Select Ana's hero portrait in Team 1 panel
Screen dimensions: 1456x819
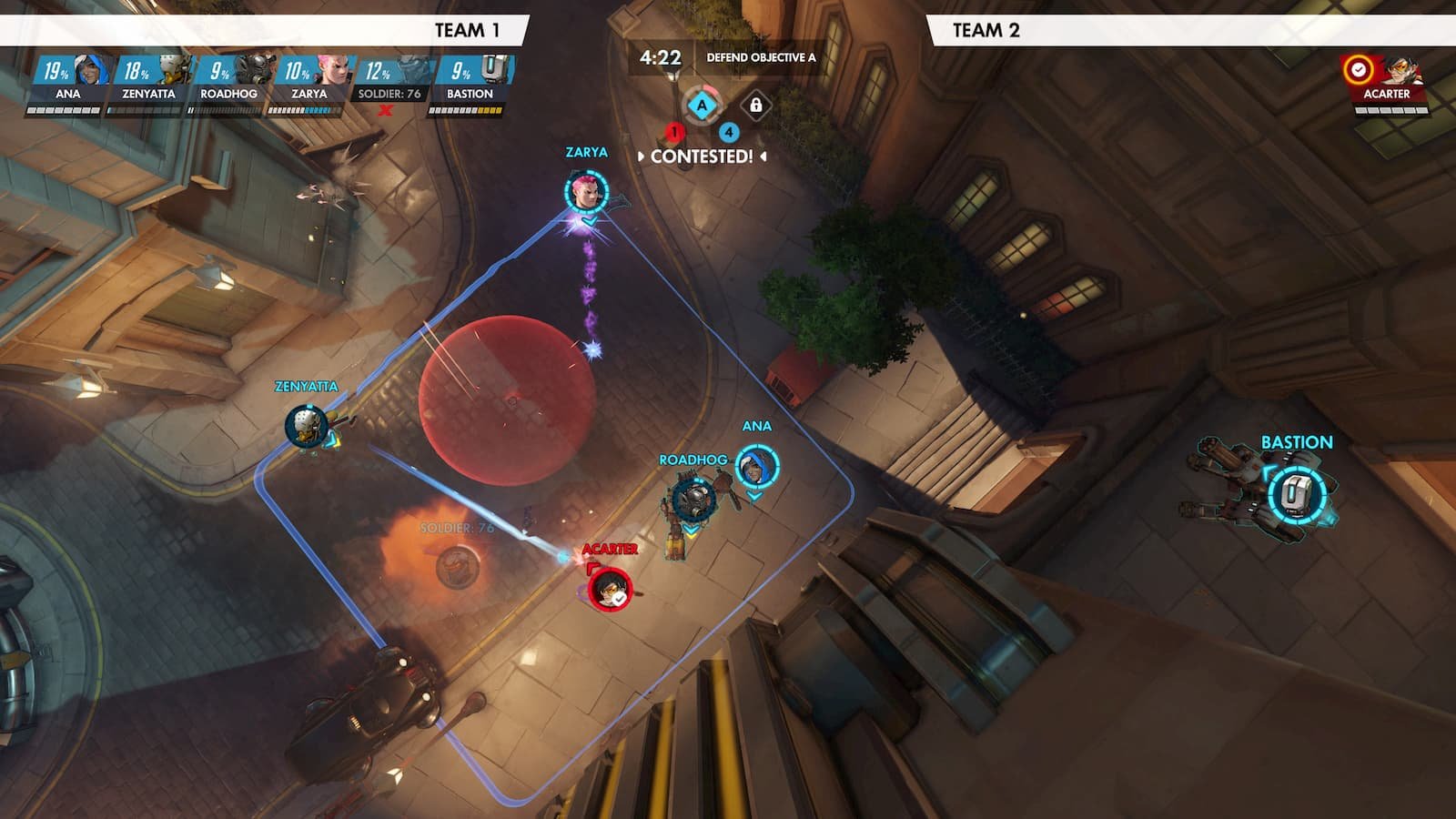(88, 71)
